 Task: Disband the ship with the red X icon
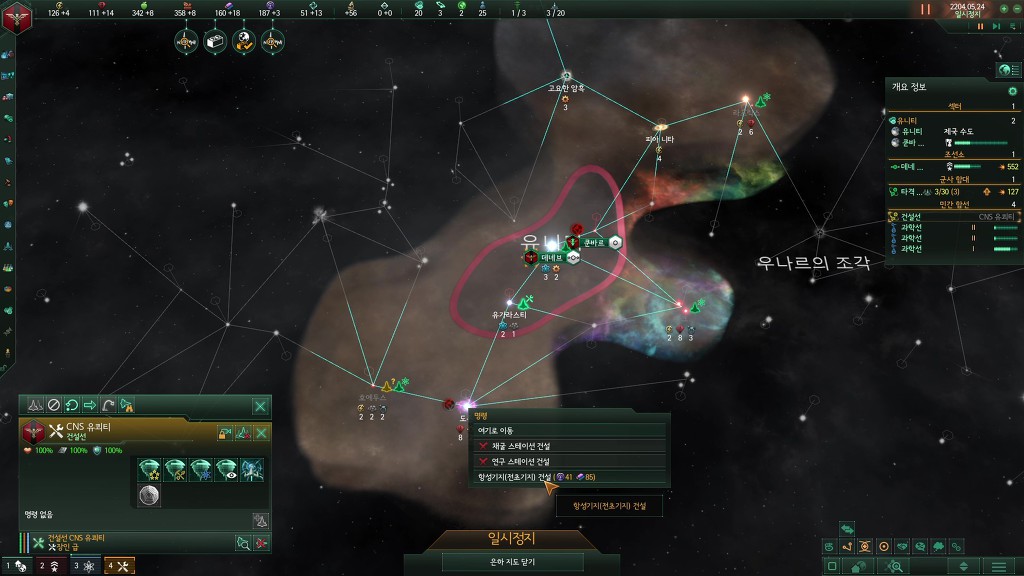262,542
